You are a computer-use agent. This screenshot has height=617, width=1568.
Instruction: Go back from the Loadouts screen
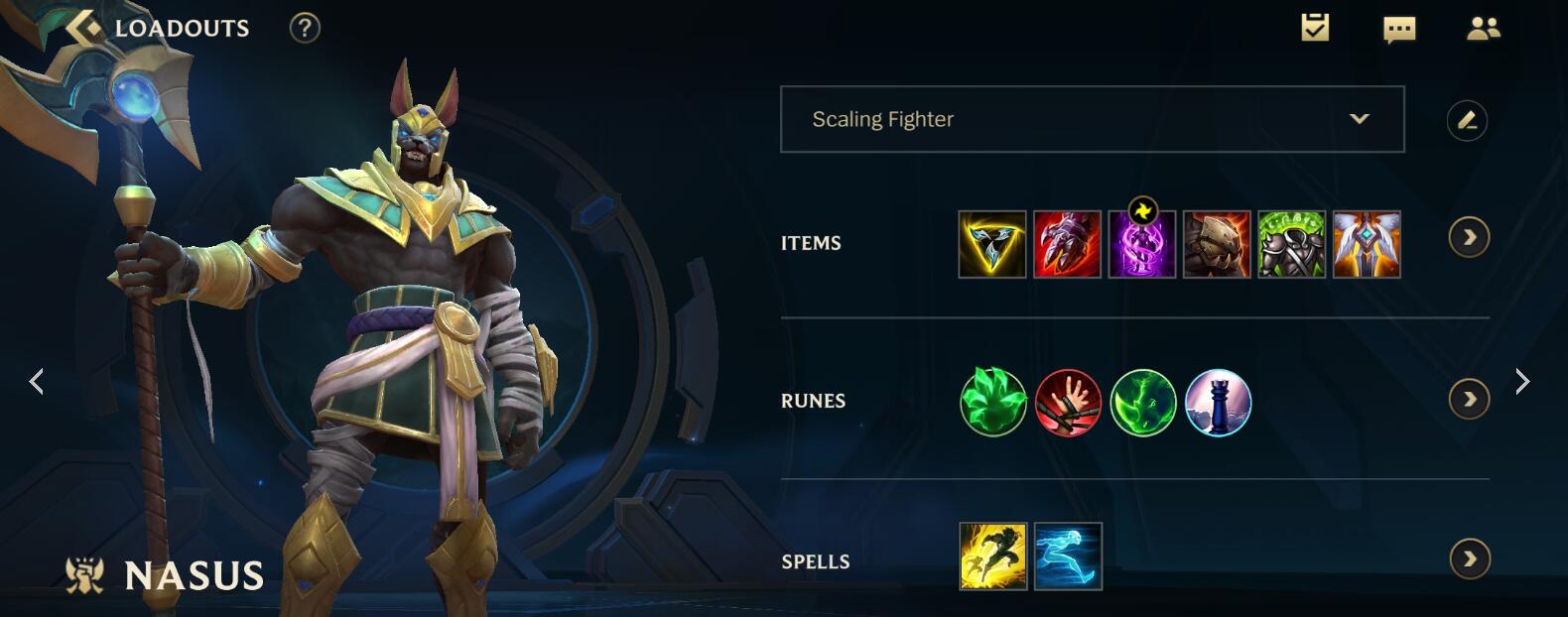click(x=85, y=28)
